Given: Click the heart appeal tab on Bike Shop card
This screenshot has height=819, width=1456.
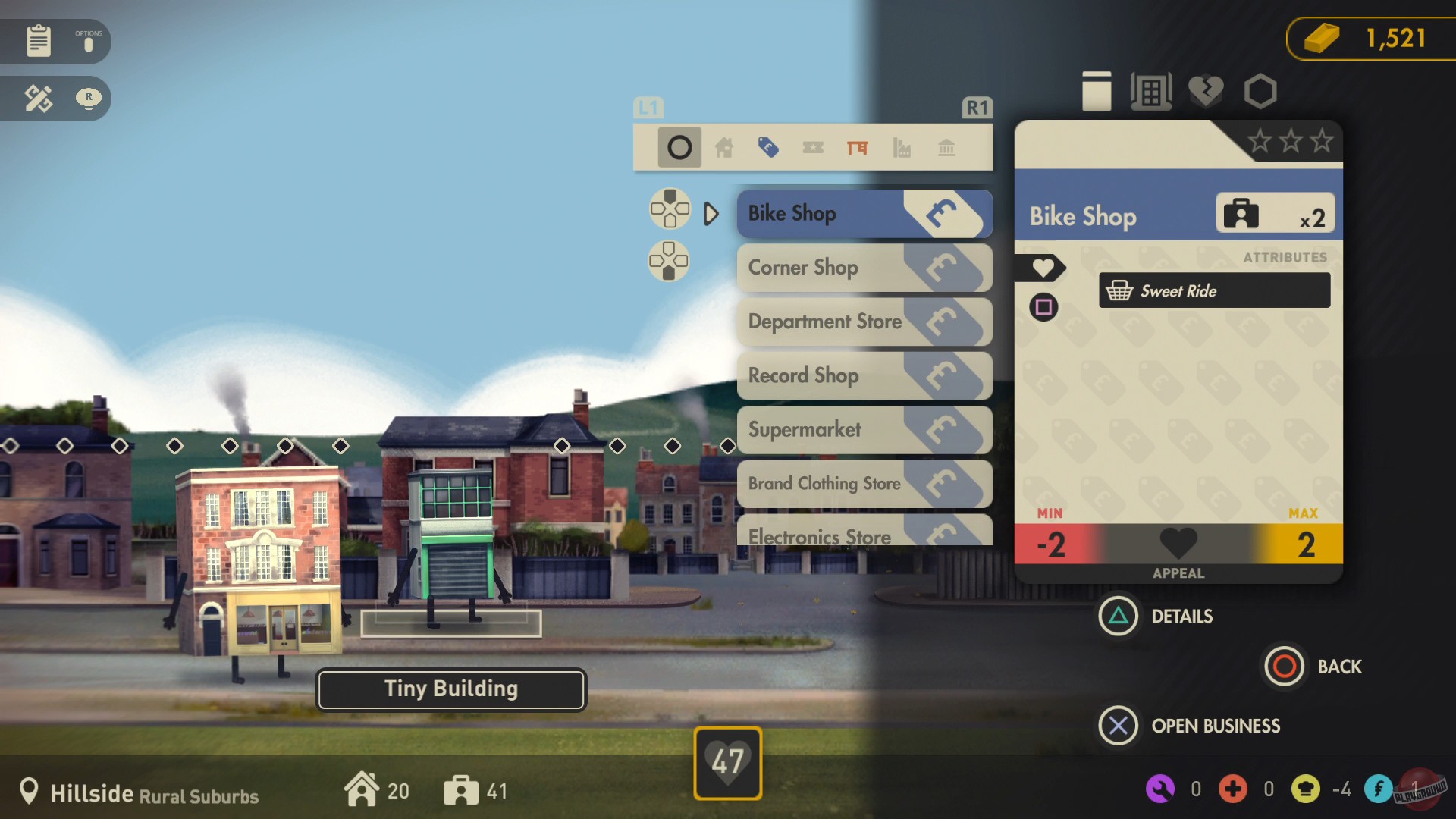Looking at the screenshot, I should [1044, 268].
